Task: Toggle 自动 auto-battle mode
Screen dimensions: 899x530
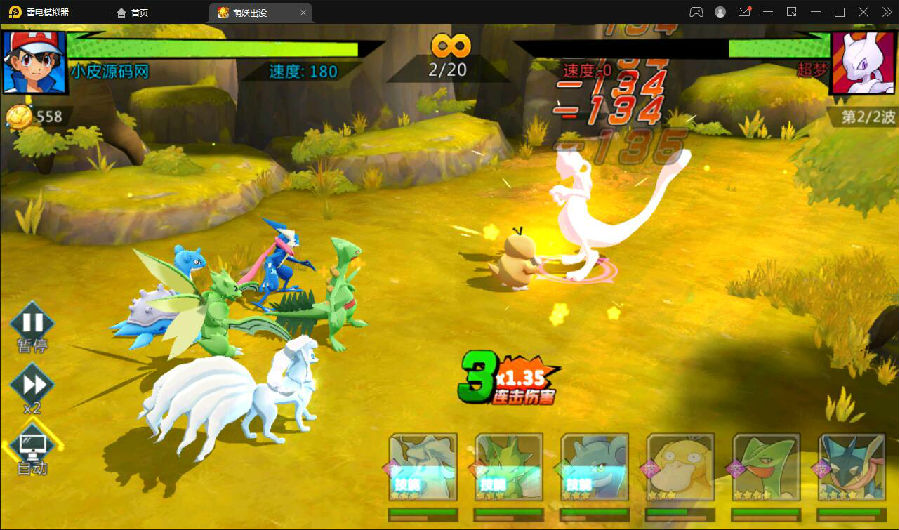Action: click(x=33, y=443)
